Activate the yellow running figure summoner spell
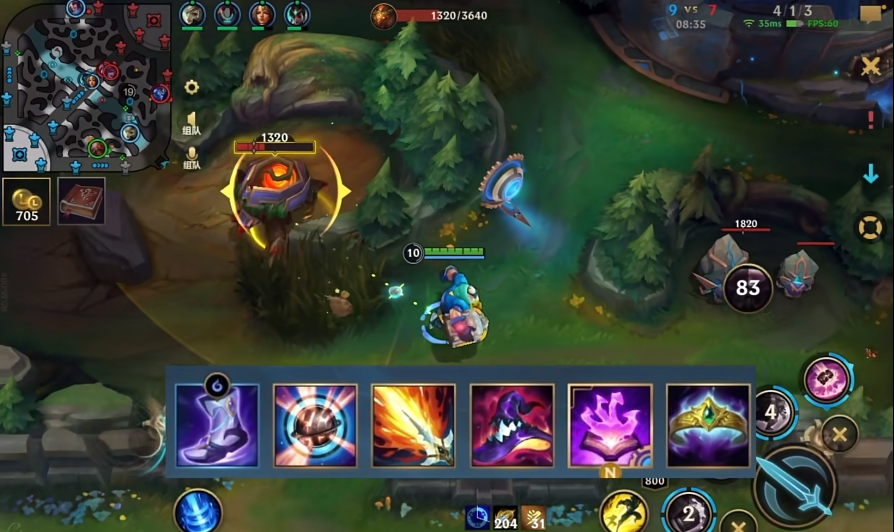This screenshot has height=532, width=894. tap(621, 512)
